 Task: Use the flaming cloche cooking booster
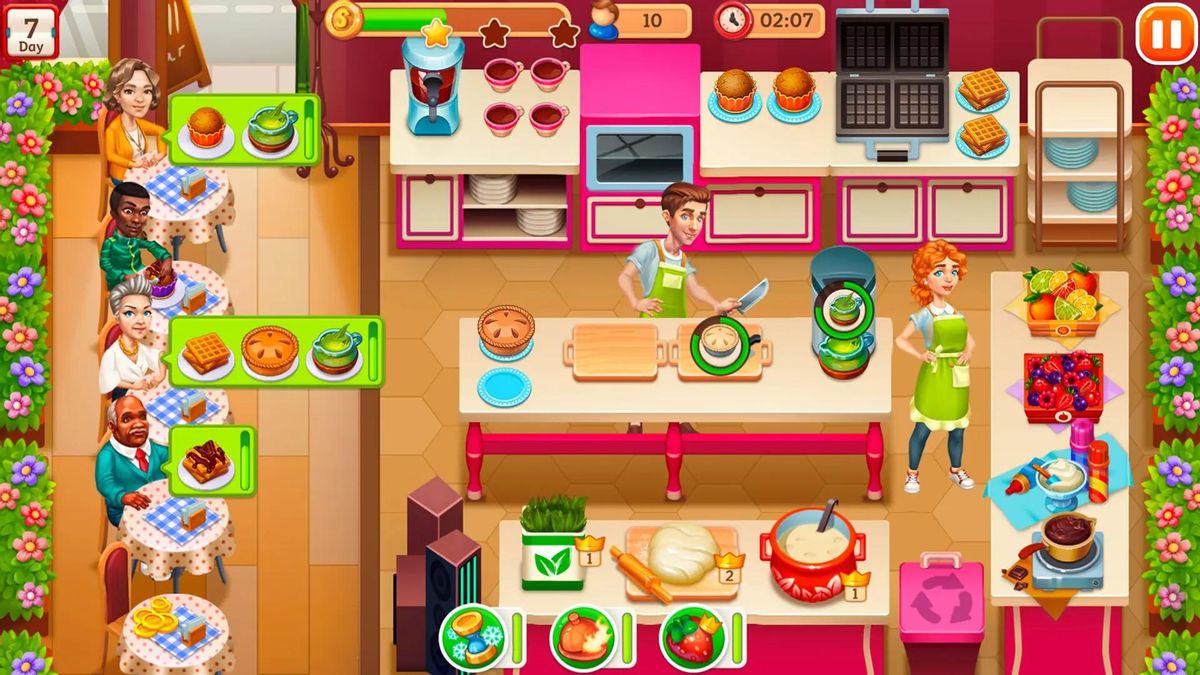click(x=583, y=638)
